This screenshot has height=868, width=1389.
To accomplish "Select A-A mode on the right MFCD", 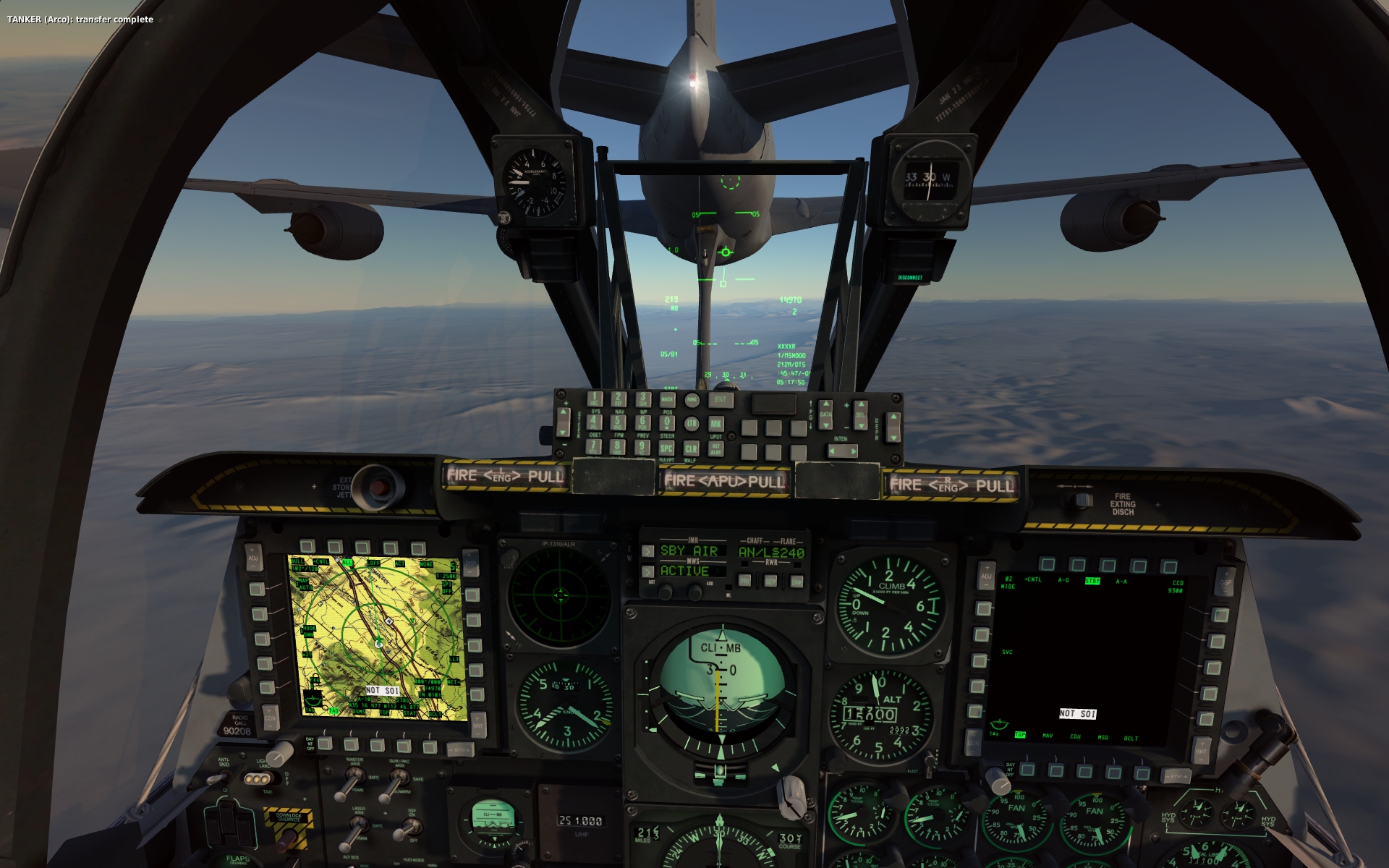I will pyautogui.click(x=1139, y=564).
